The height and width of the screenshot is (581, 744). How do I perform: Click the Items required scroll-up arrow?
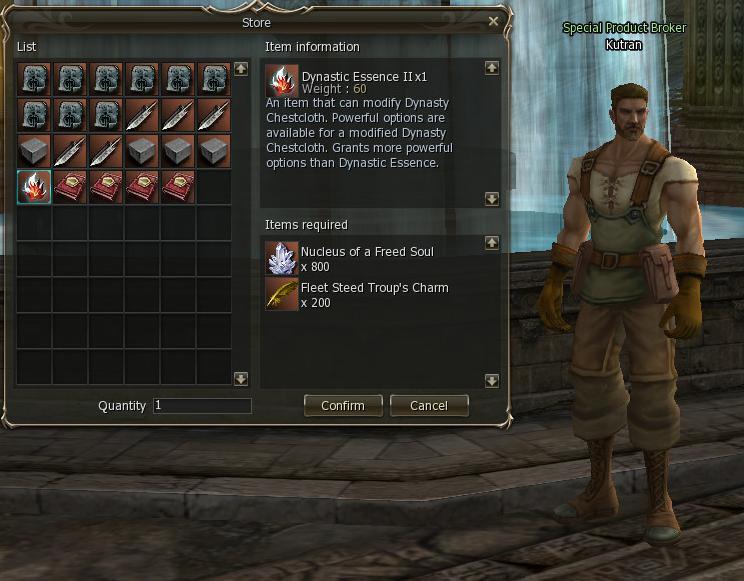(491, 243)
